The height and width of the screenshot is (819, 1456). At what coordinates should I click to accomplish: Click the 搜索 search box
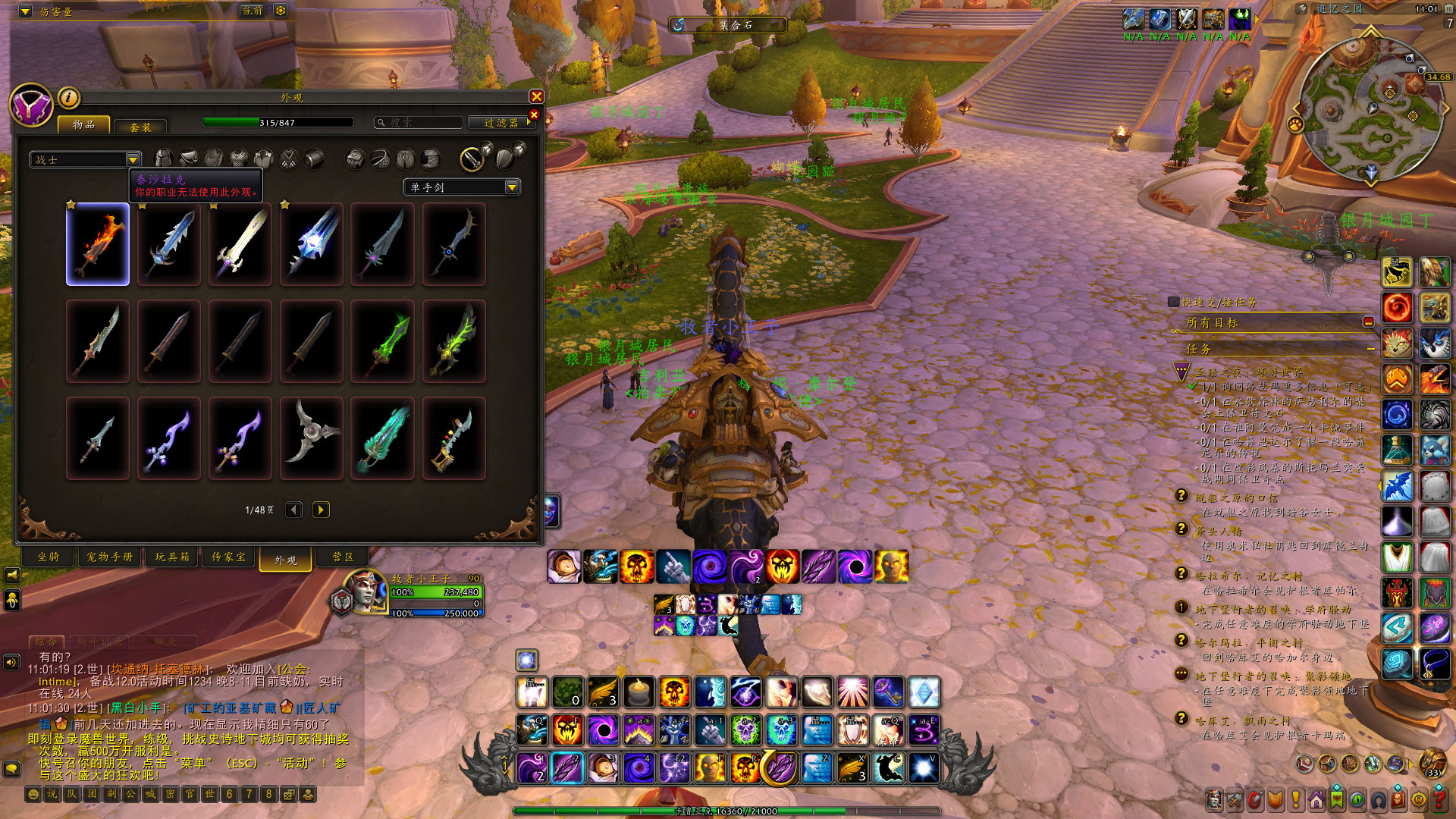pos(419,122)
